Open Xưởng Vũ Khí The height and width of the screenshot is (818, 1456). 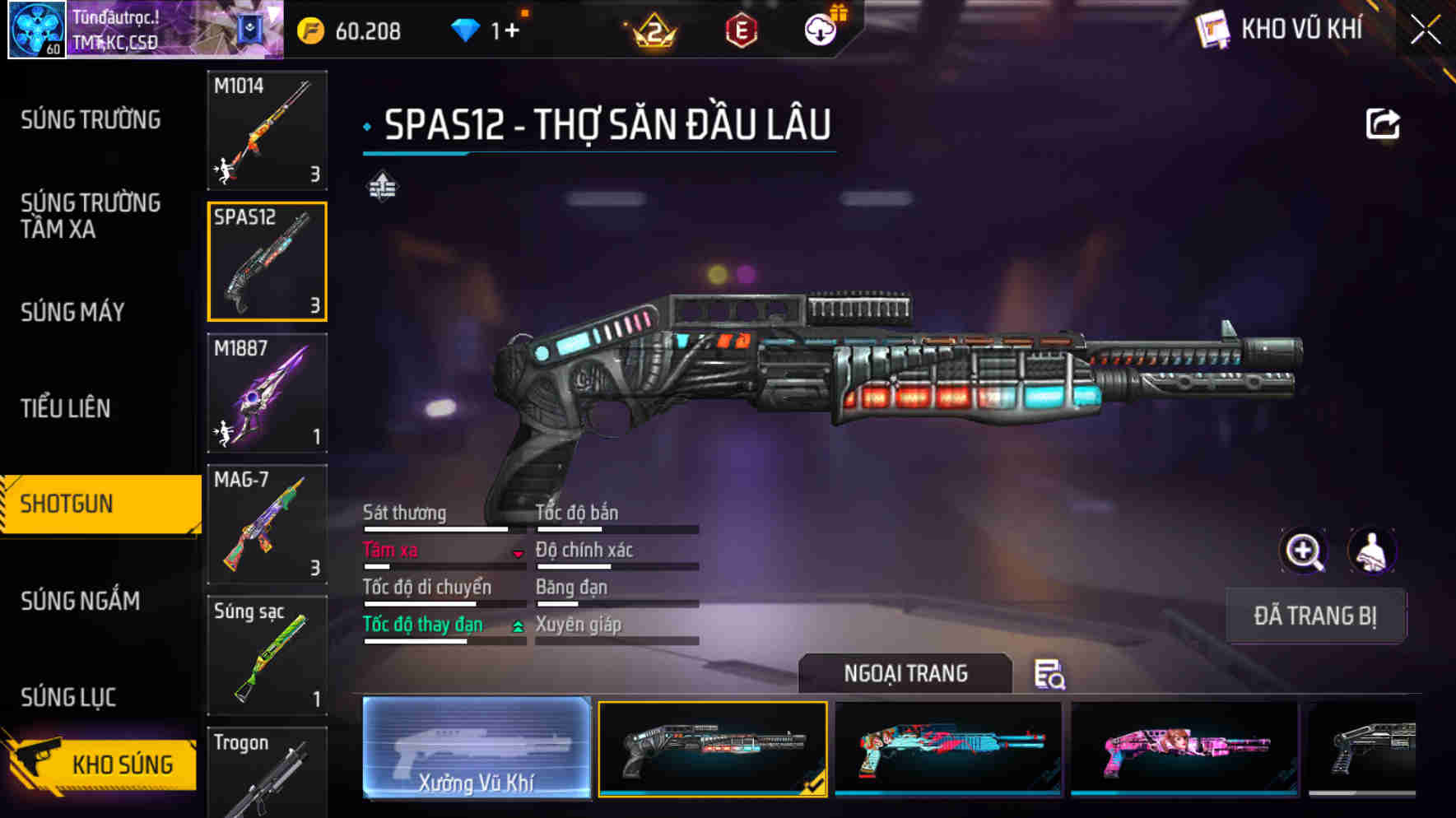[x=476, y=749]
